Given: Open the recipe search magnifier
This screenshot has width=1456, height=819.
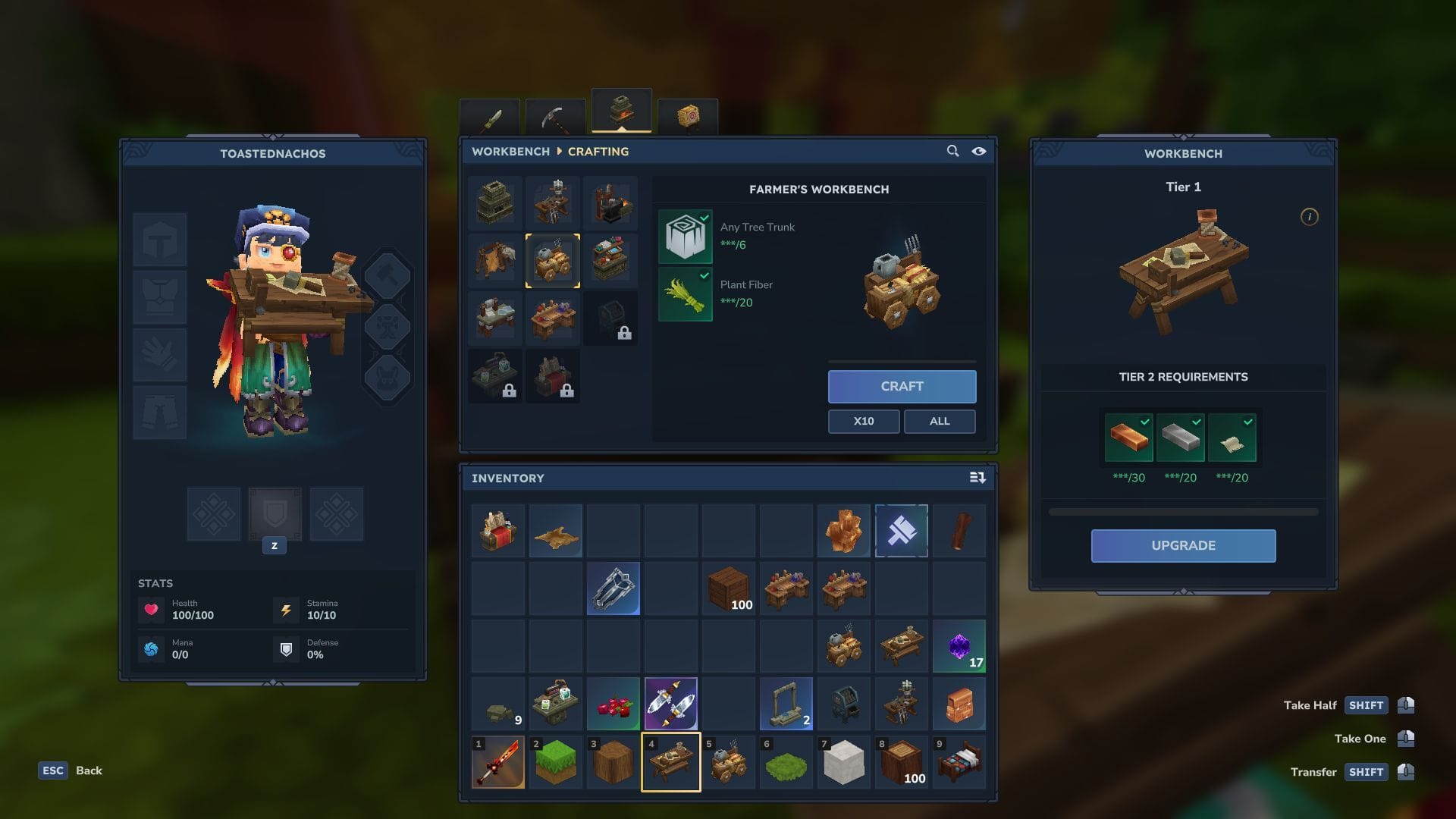Looking at the screenshot, I should pyautogui.click(x=952, y=151).
